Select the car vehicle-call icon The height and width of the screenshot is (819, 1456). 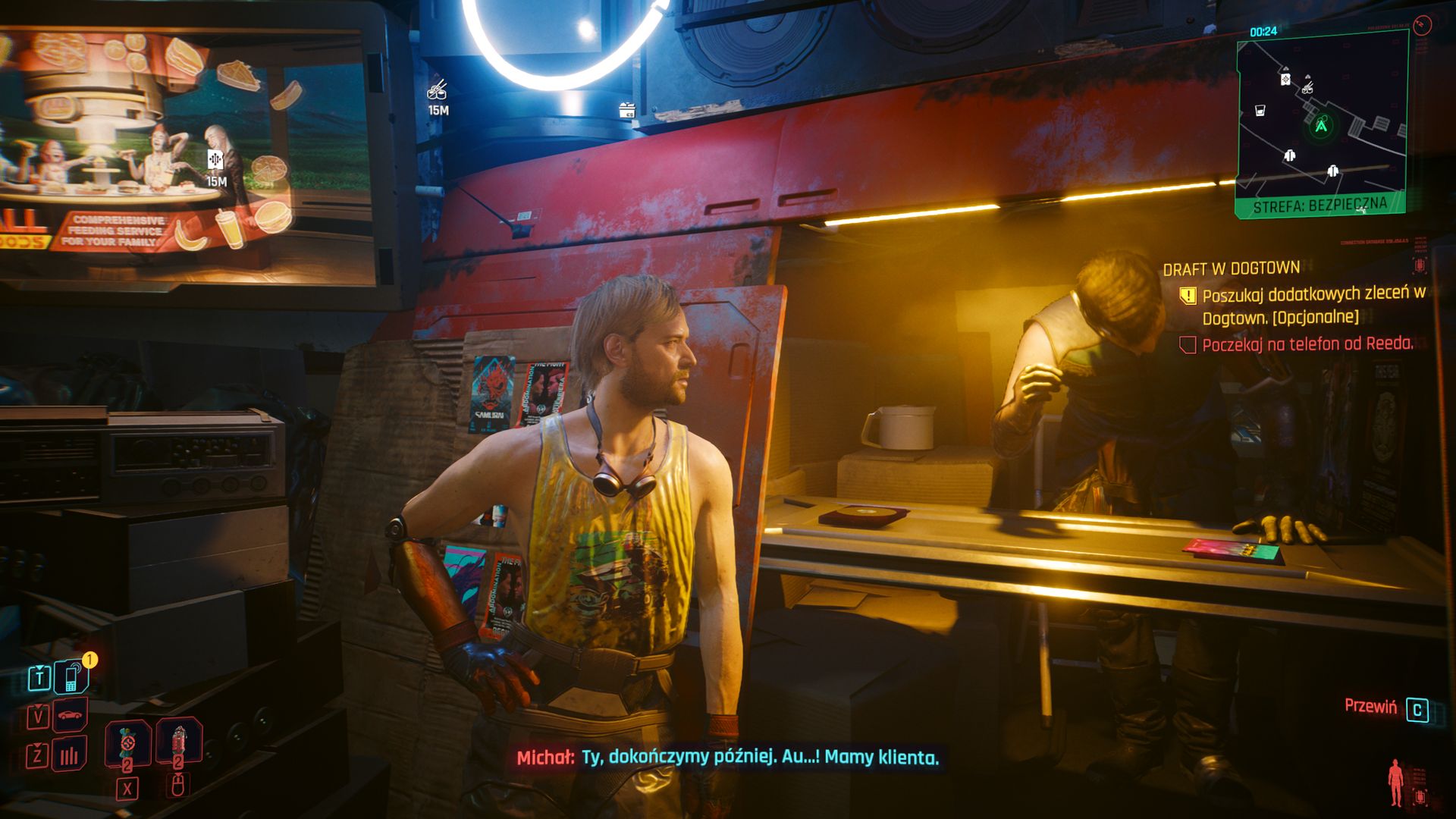click(71, 715)
